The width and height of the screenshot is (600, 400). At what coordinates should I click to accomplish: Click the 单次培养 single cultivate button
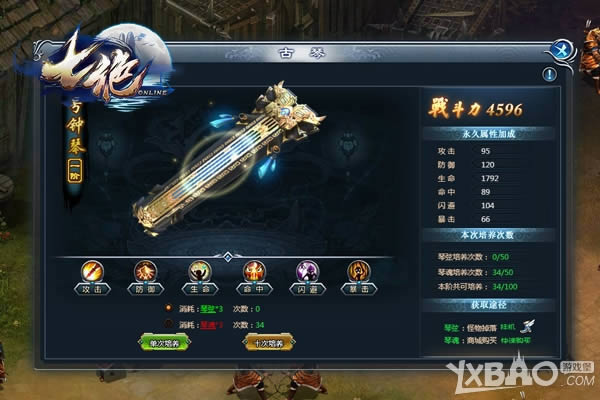pyautogui.click(x=164, y=342)
